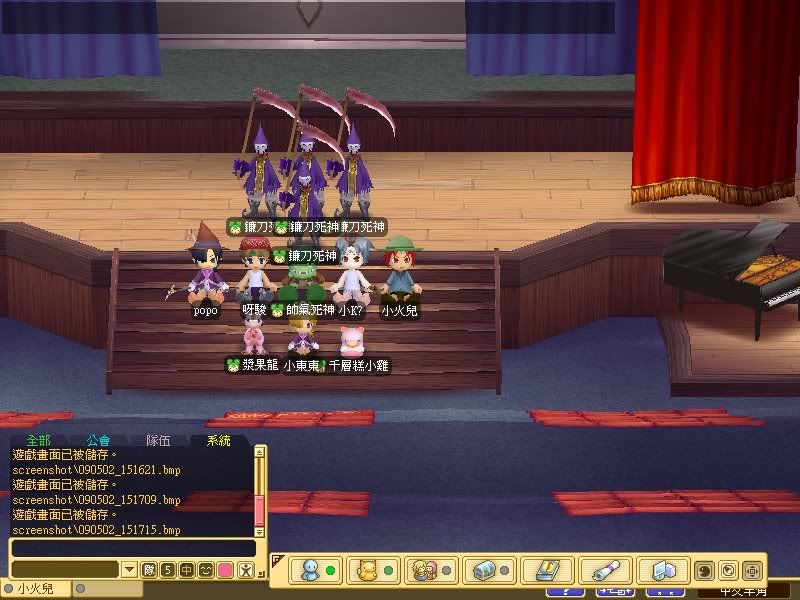
Task: Show the 系統 system message tab
Action: click(x=218, y=440)
